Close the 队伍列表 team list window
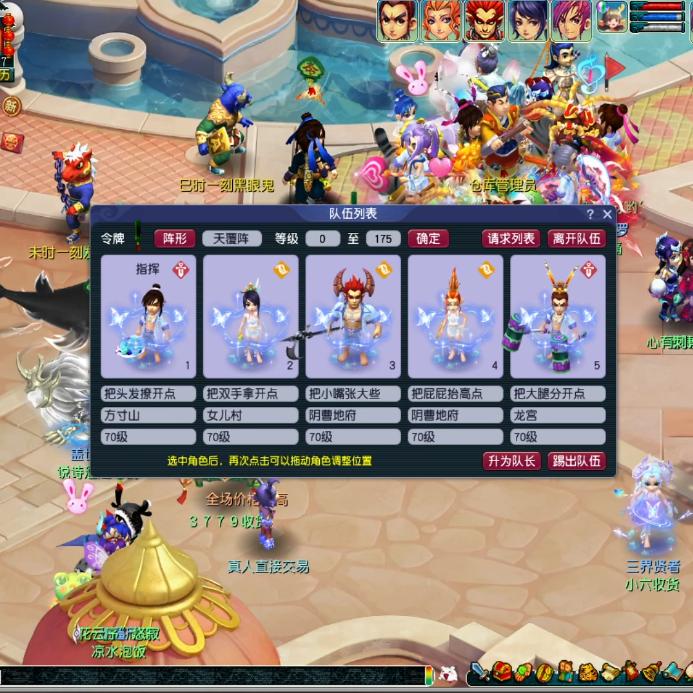This screenshot has height=693, width=693. pyautogui.click(x=606, y=214)
